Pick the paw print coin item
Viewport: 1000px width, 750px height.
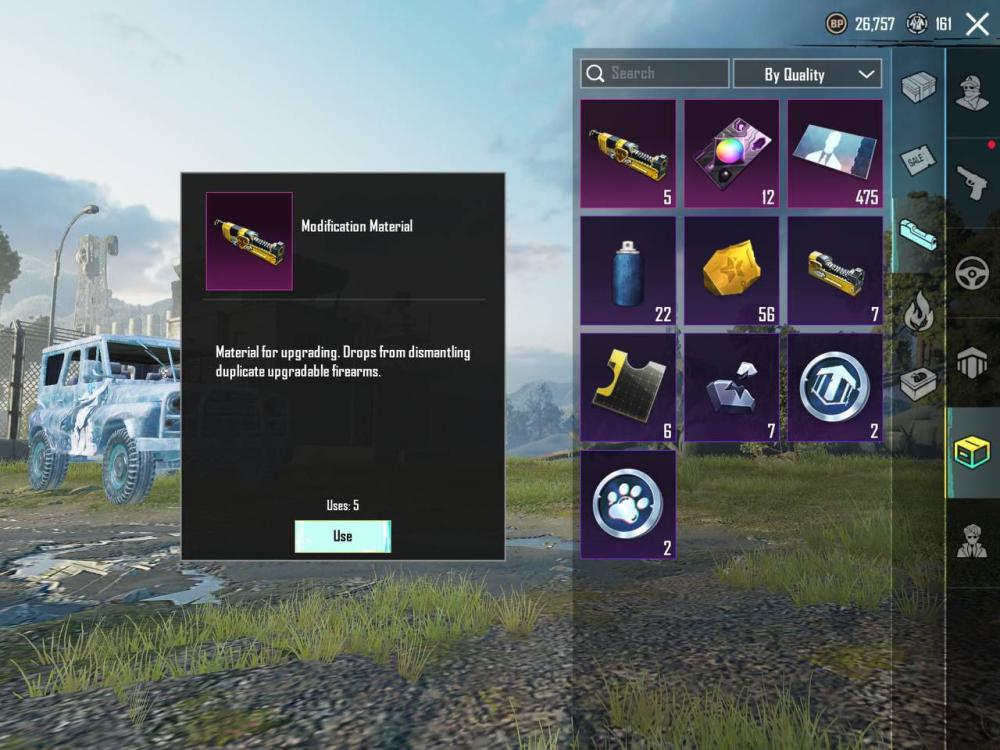628,504
